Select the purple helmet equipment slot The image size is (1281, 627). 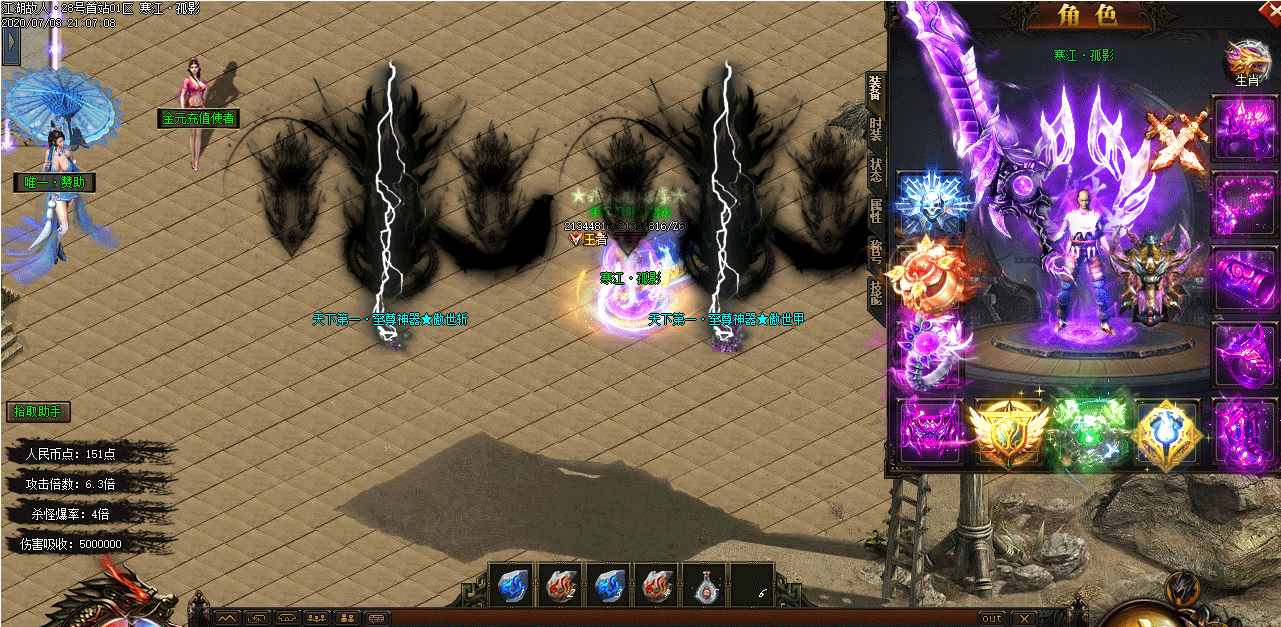(x=1244, y=127)
